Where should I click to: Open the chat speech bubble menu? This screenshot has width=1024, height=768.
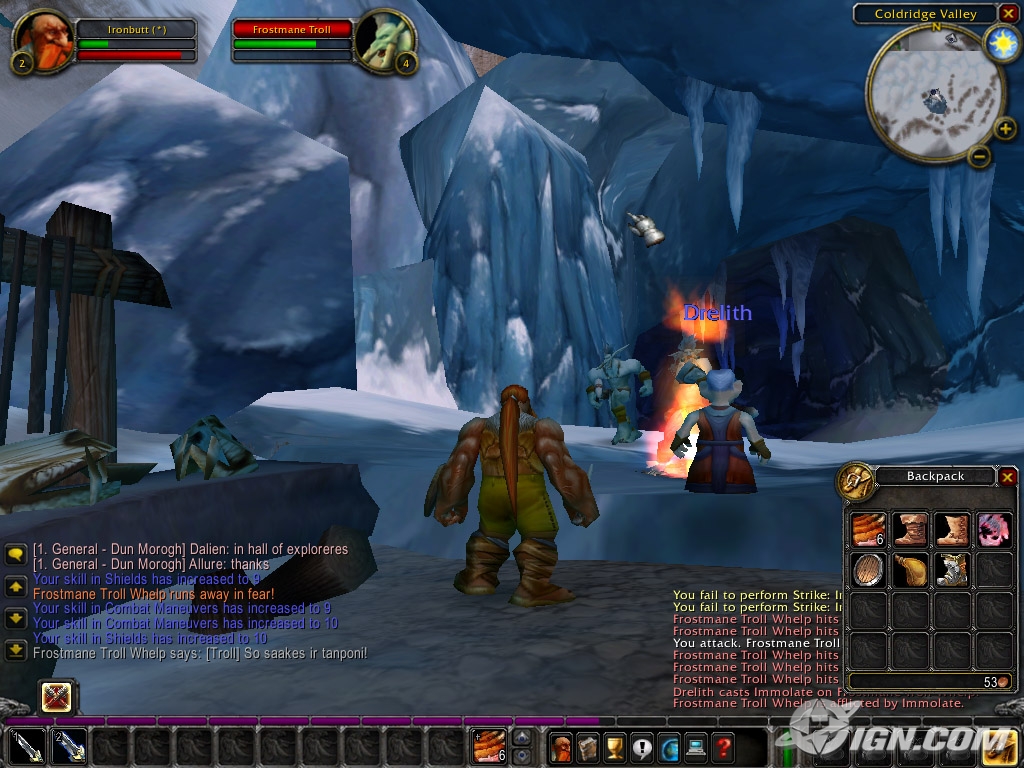coord(15,553)
